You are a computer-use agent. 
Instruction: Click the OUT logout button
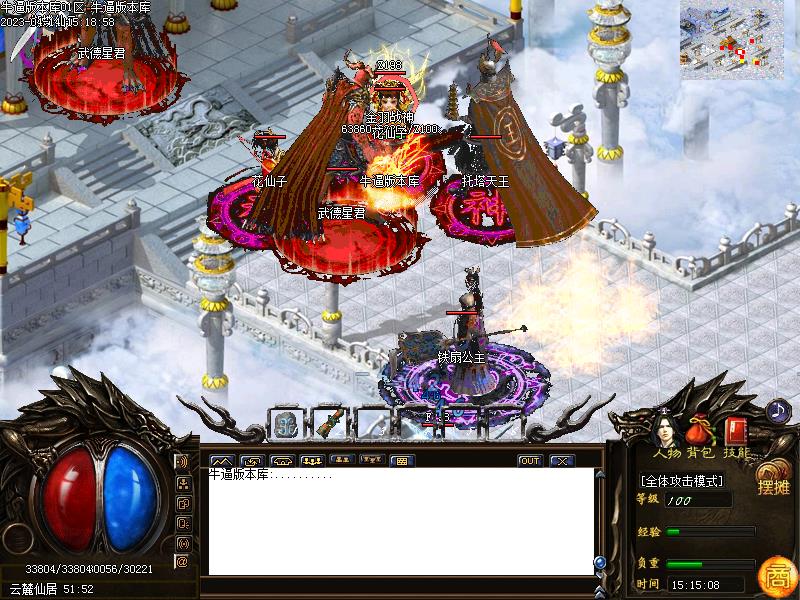pos(530,461)
